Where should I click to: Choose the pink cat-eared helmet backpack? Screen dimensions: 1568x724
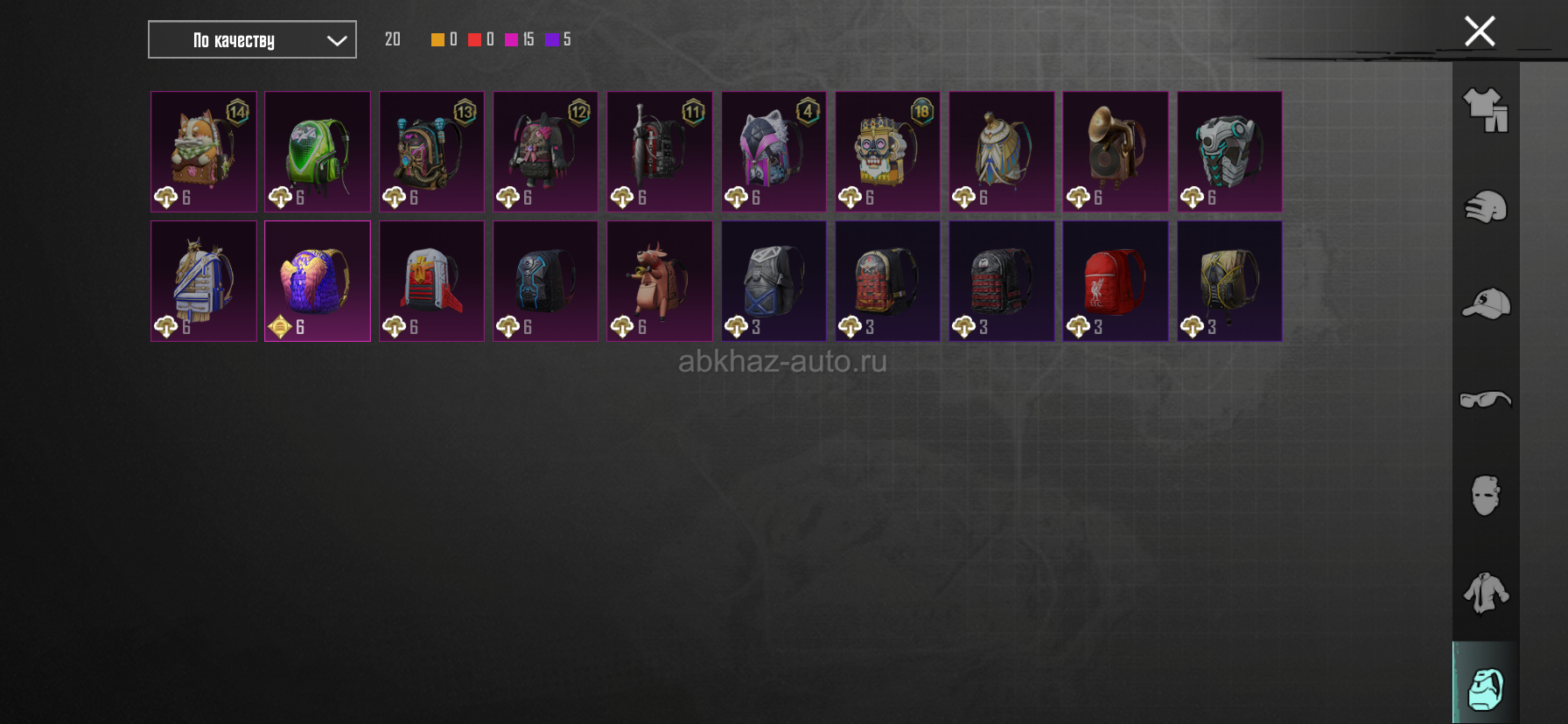[x=773, y=151]
